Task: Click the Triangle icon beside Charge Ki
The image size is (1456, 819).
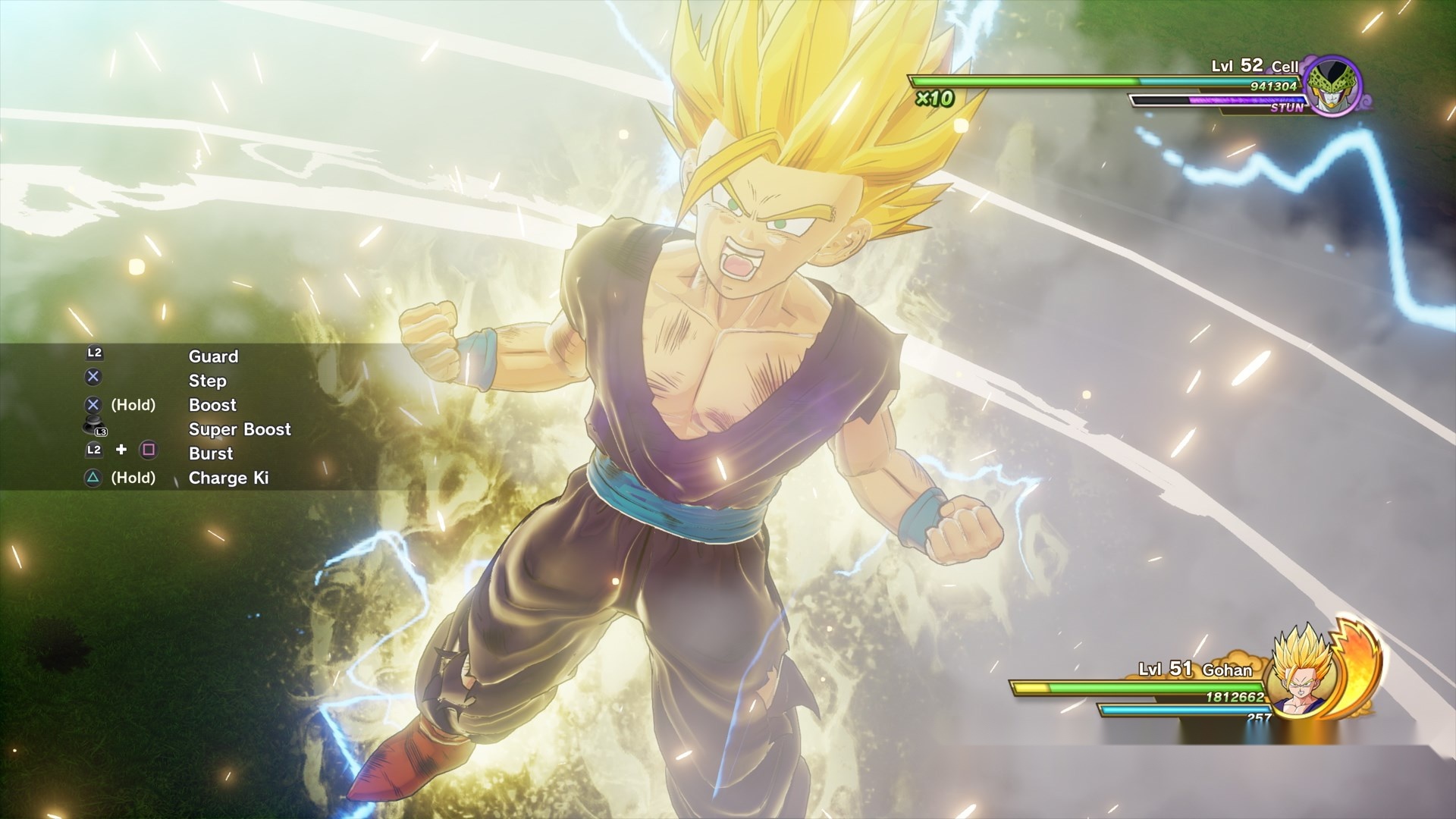Action: pyautogui.click(x=93, y=478)
